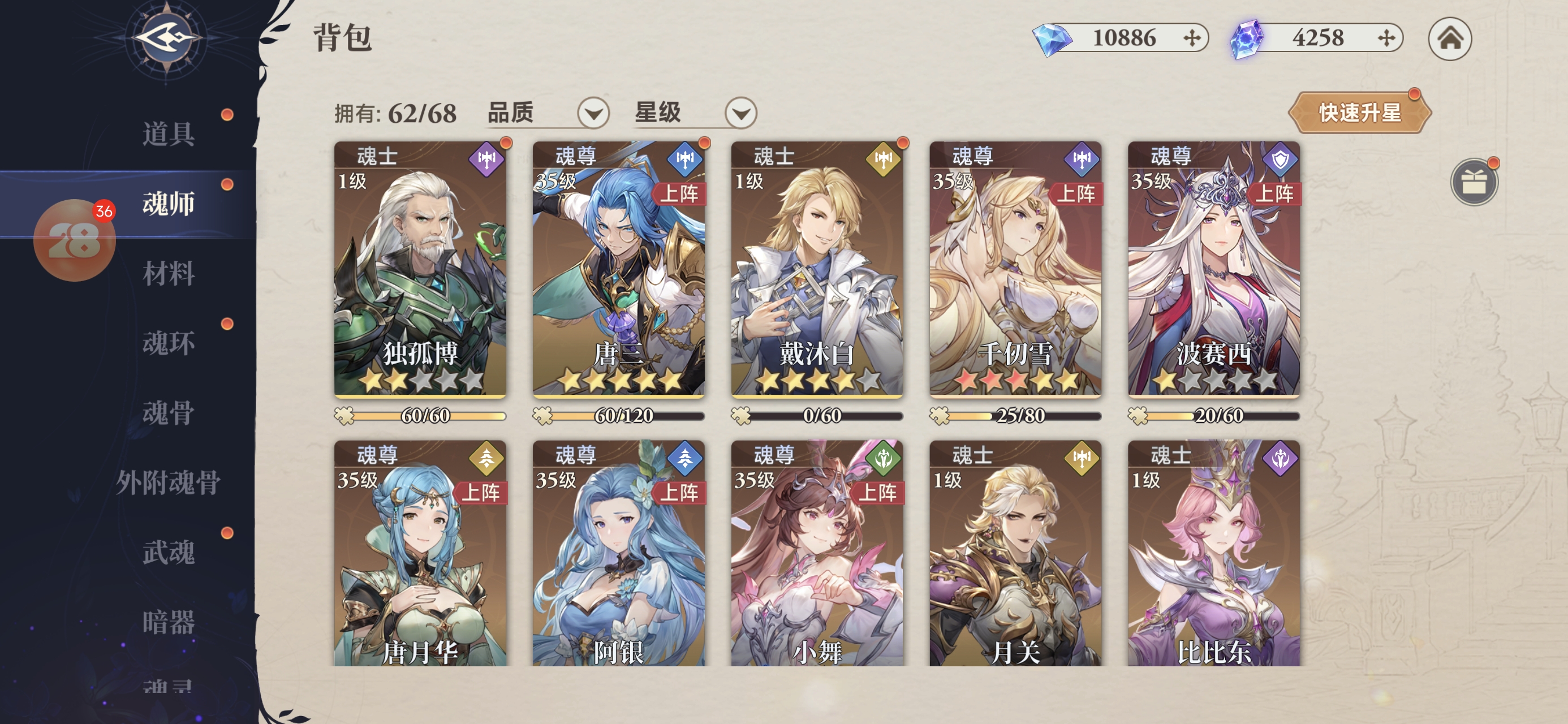1568x724 pixels.
Task: Switch to the 材料 materials tab
Action: (x=169, y=273)
